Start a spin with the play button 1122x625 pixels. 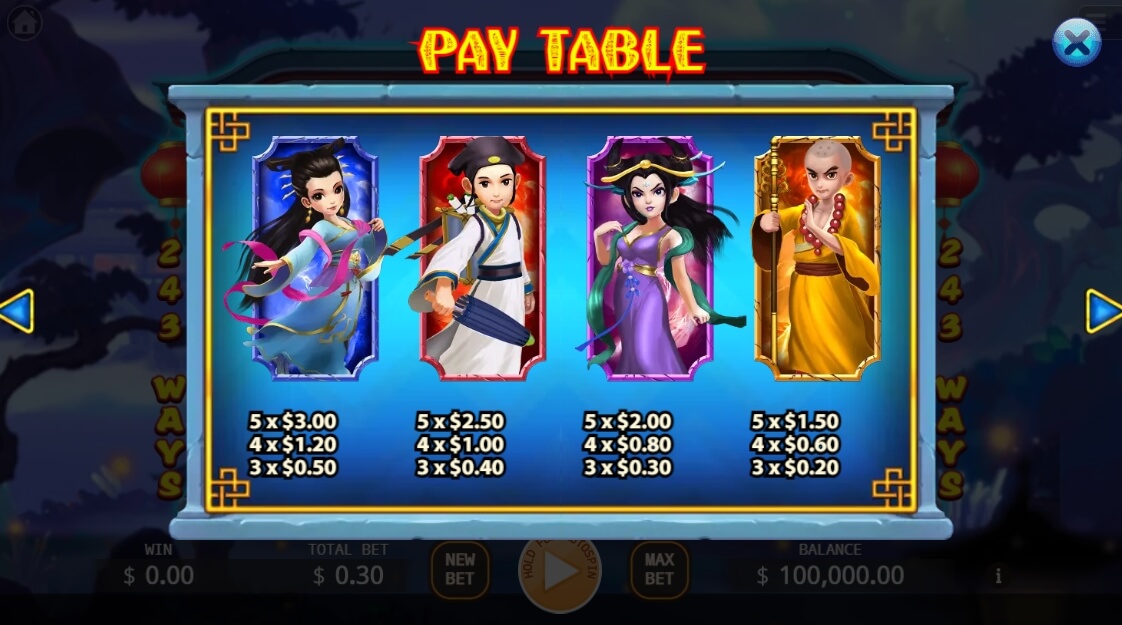(x=559, y=571)
